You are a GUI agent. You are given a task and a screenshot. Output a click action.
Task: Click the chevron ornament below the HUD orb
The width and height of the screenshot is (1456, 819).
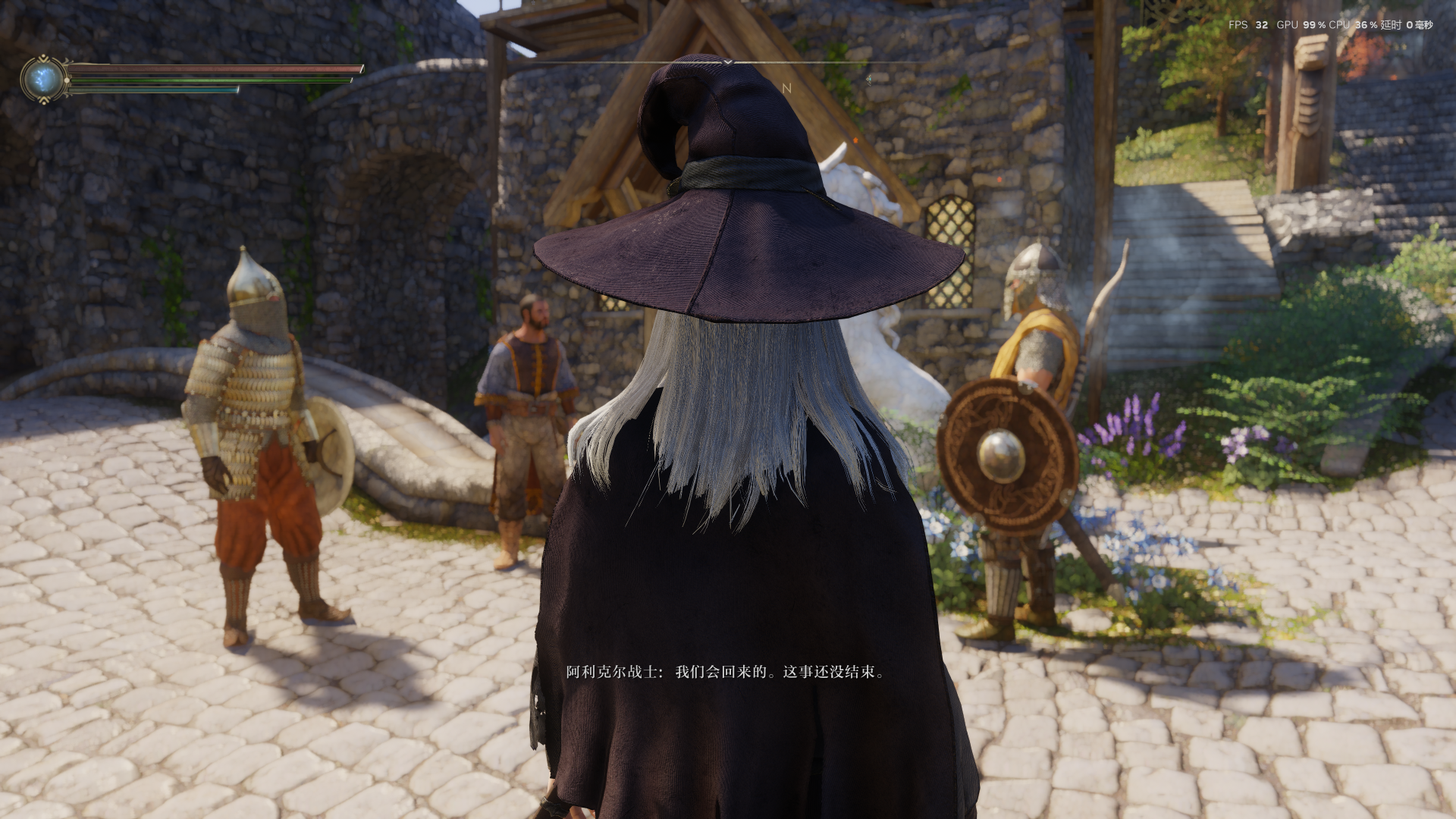45,99
